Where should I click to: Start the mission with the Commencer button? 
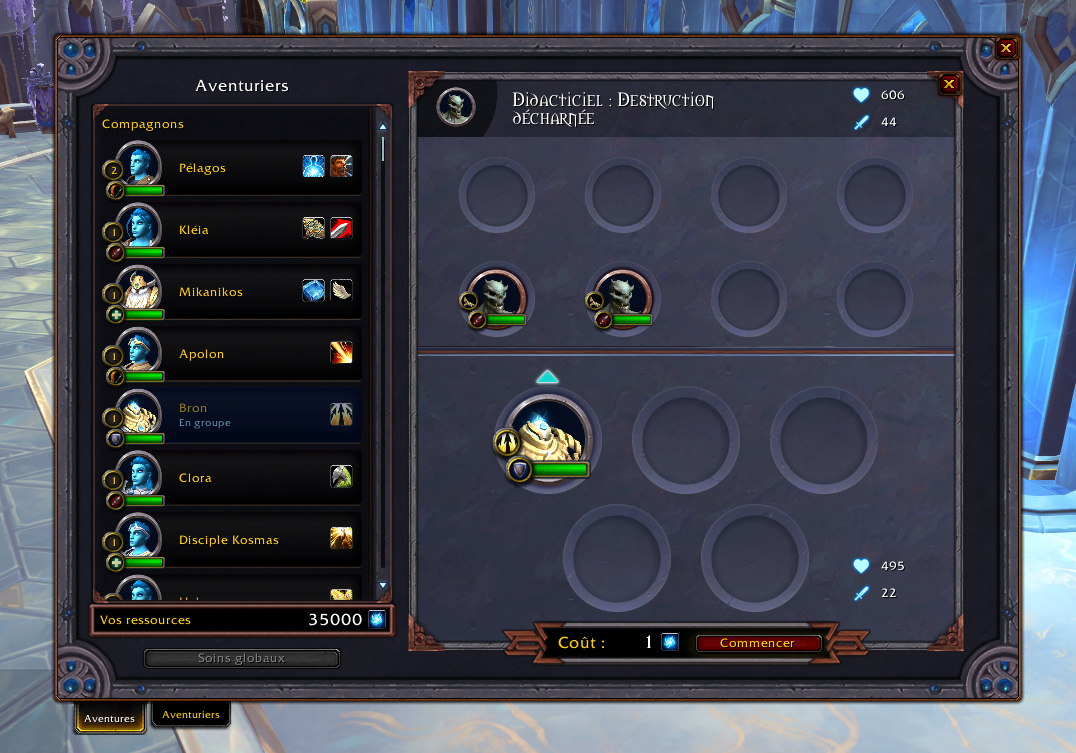[757, 643]
